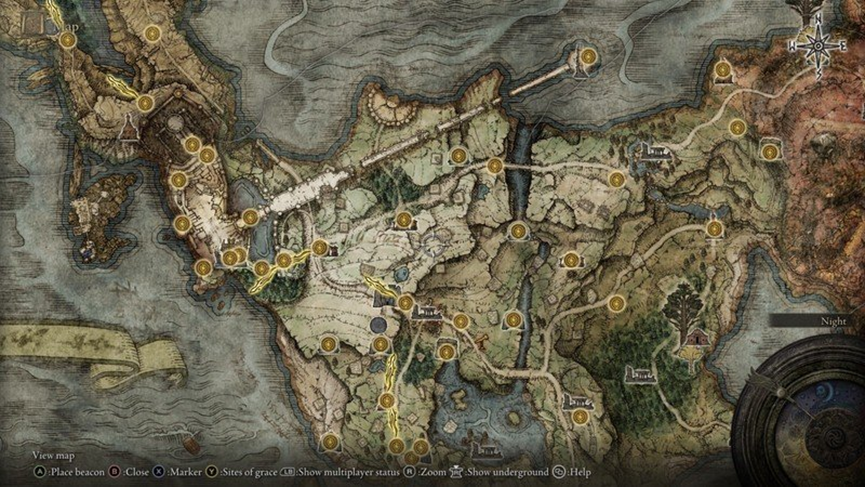Select the red-roofed church icon below the Erdtree
Viewport: 865px width, 487px height.
point(691,340)
